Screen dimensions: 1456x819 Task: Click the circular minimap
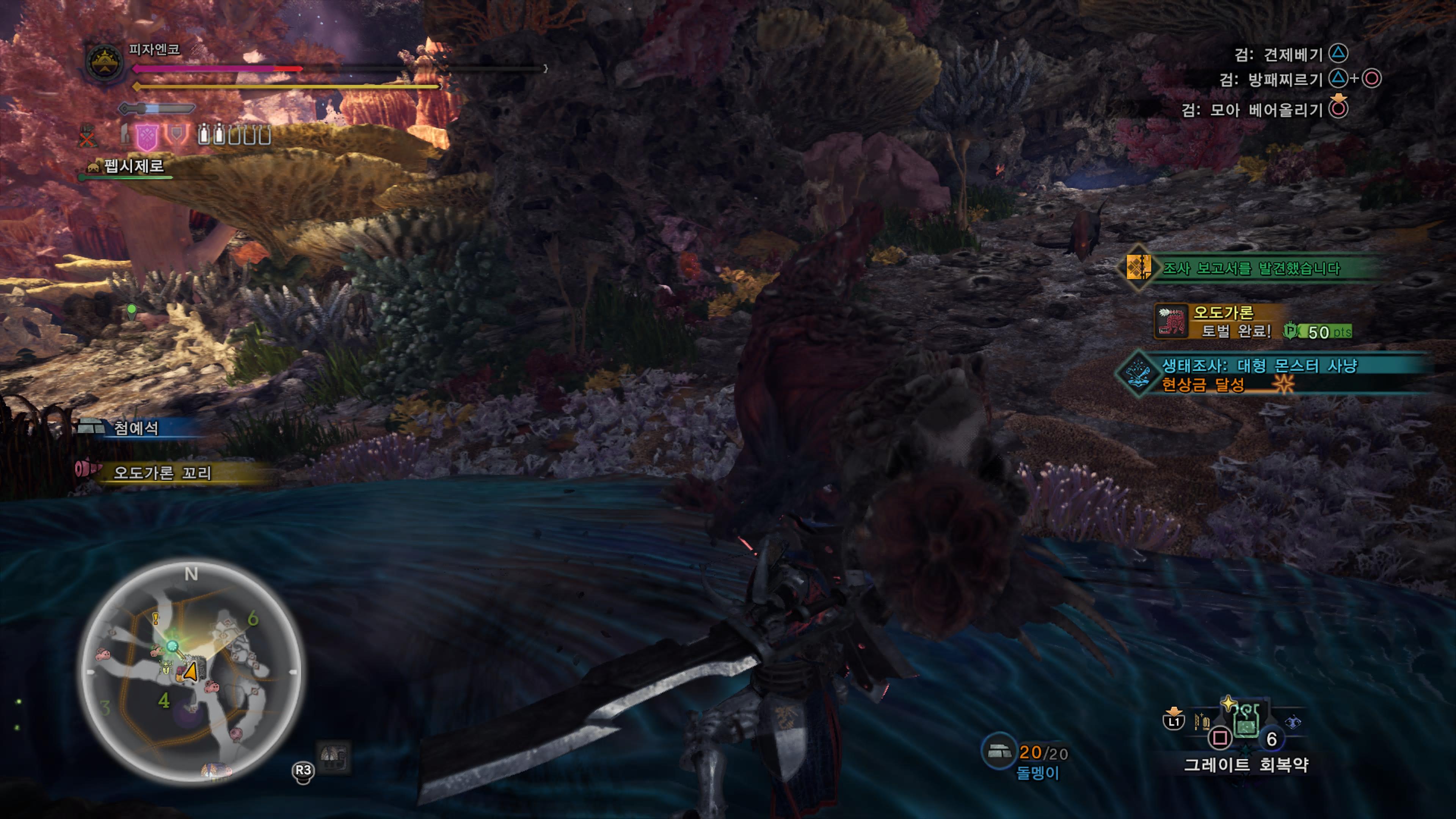pos(191,672)
